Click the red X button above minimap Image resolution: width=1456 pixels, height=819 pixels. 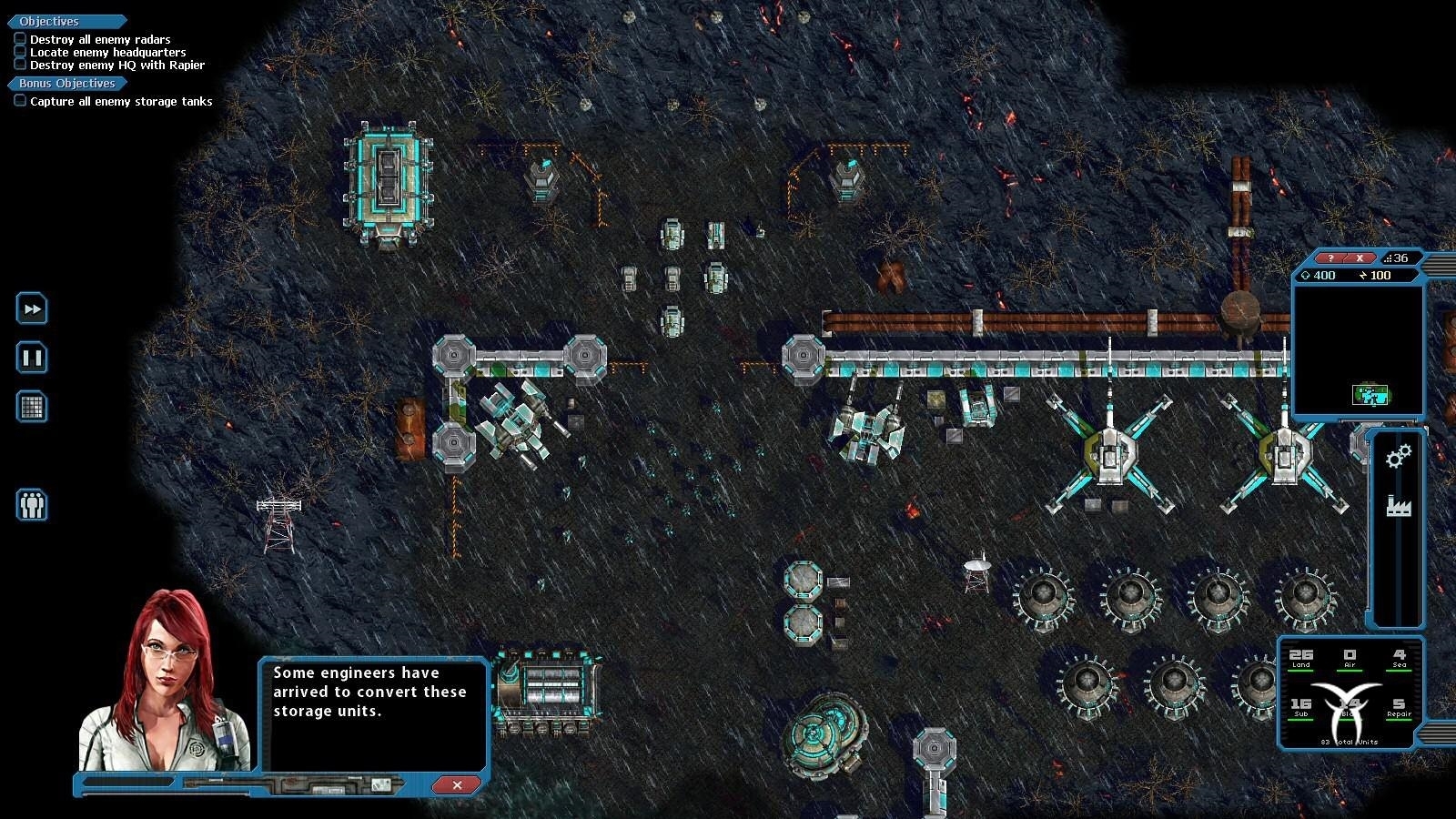tap(1360, 258)
